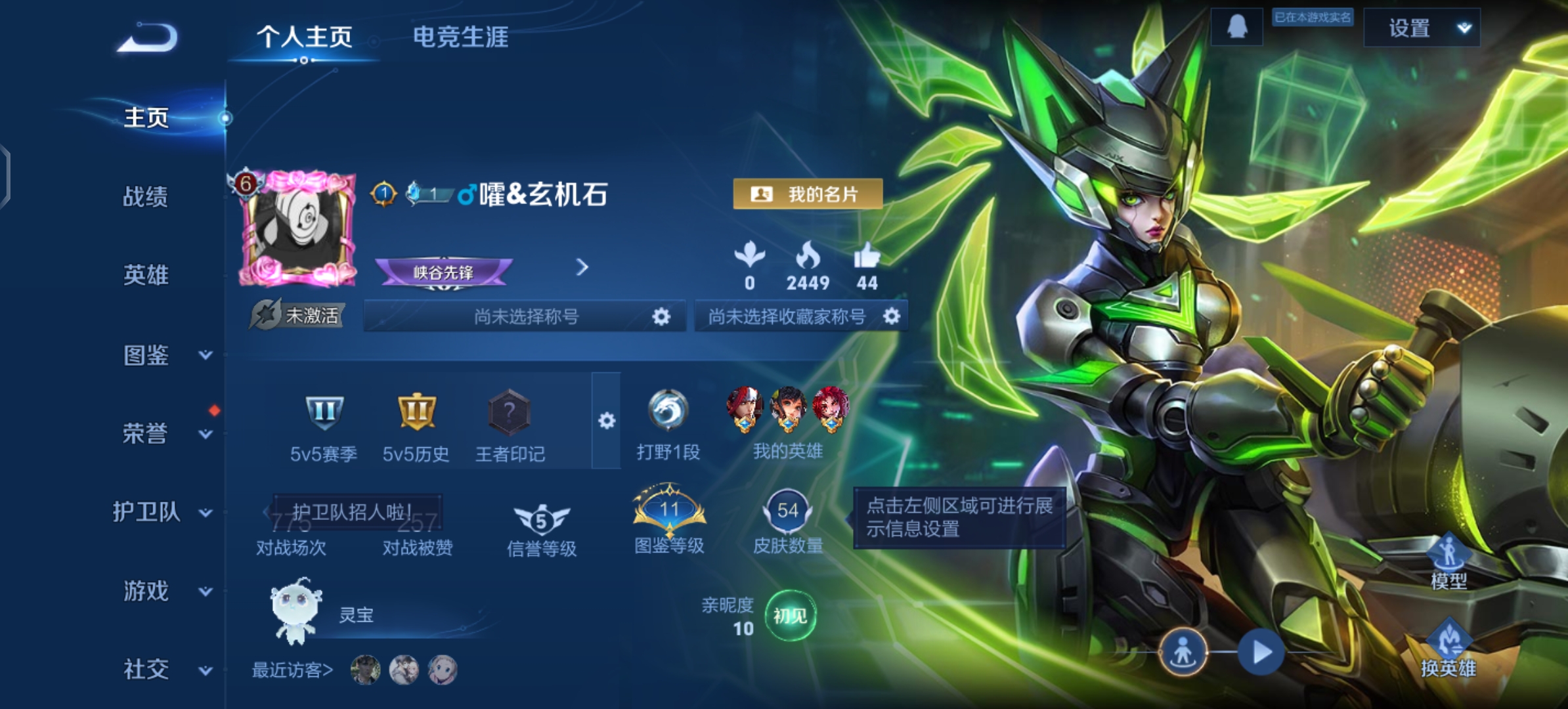1568x709 pixels.
Task: Choose a title in 尚未选择称号 field
Action: click(525, 316)
